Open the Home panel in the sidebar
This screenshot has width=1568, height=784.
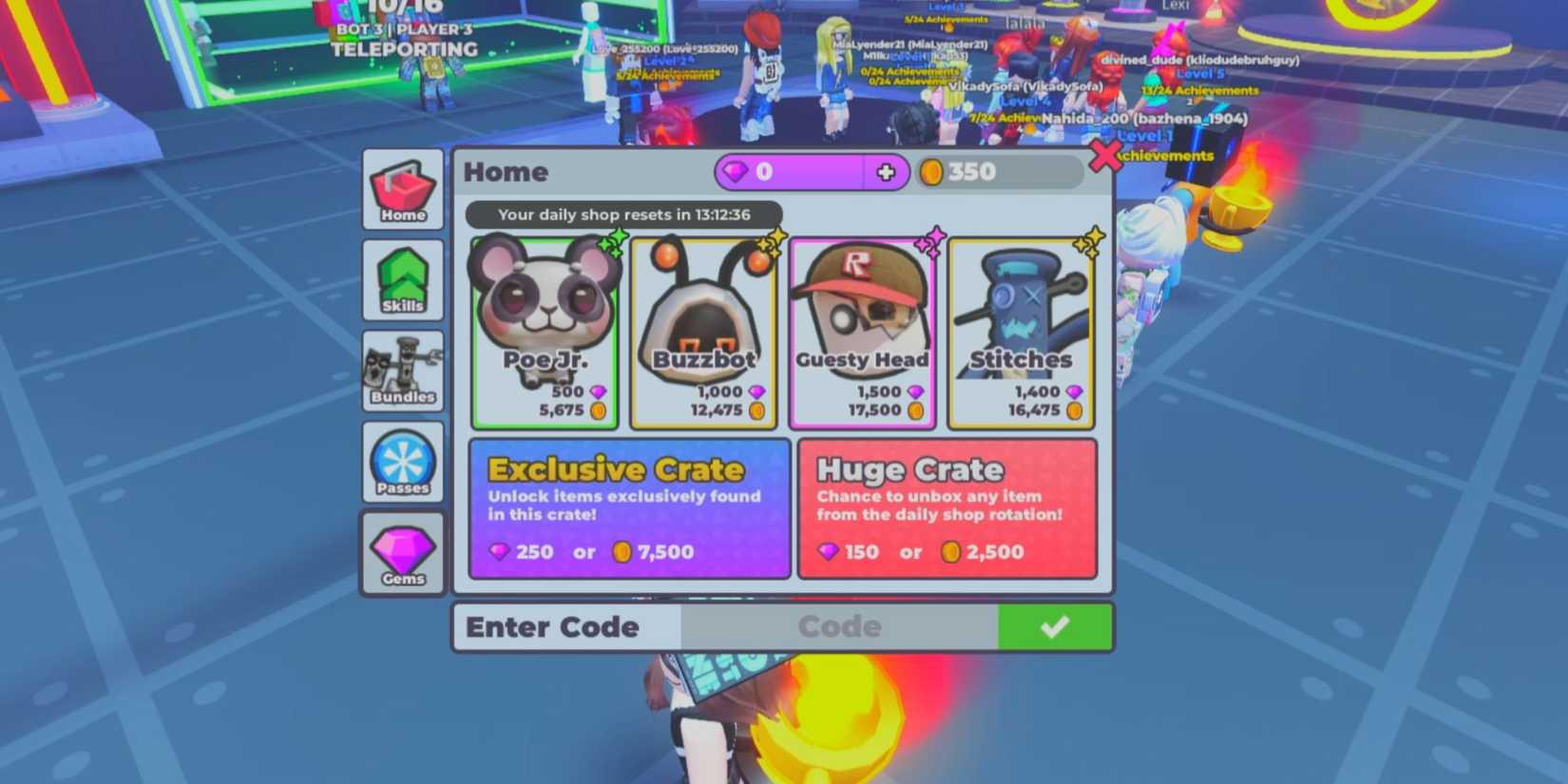402,190
